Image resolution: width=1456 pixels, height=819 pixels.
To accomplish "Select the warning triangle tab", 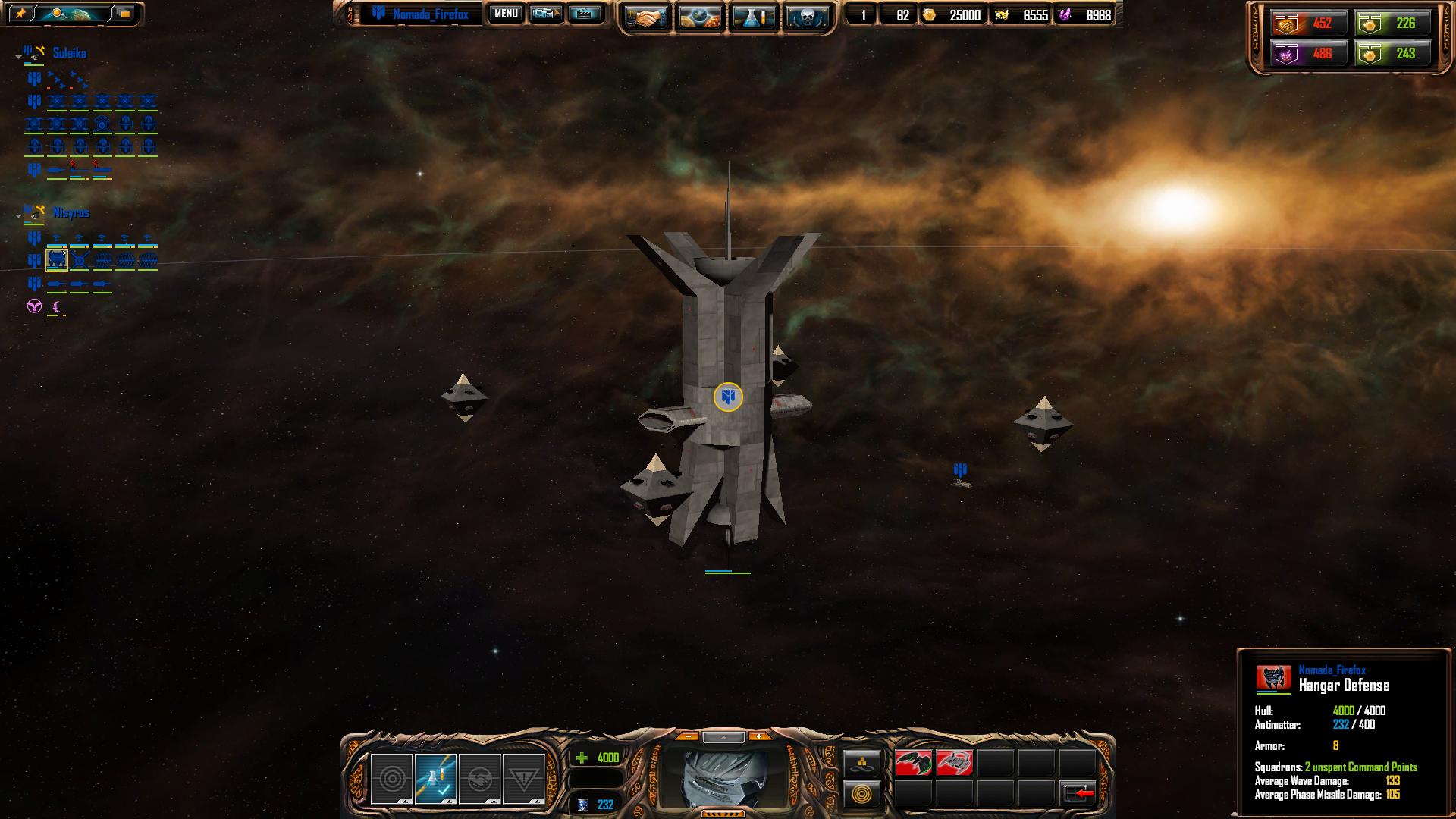I will (523, 779).
